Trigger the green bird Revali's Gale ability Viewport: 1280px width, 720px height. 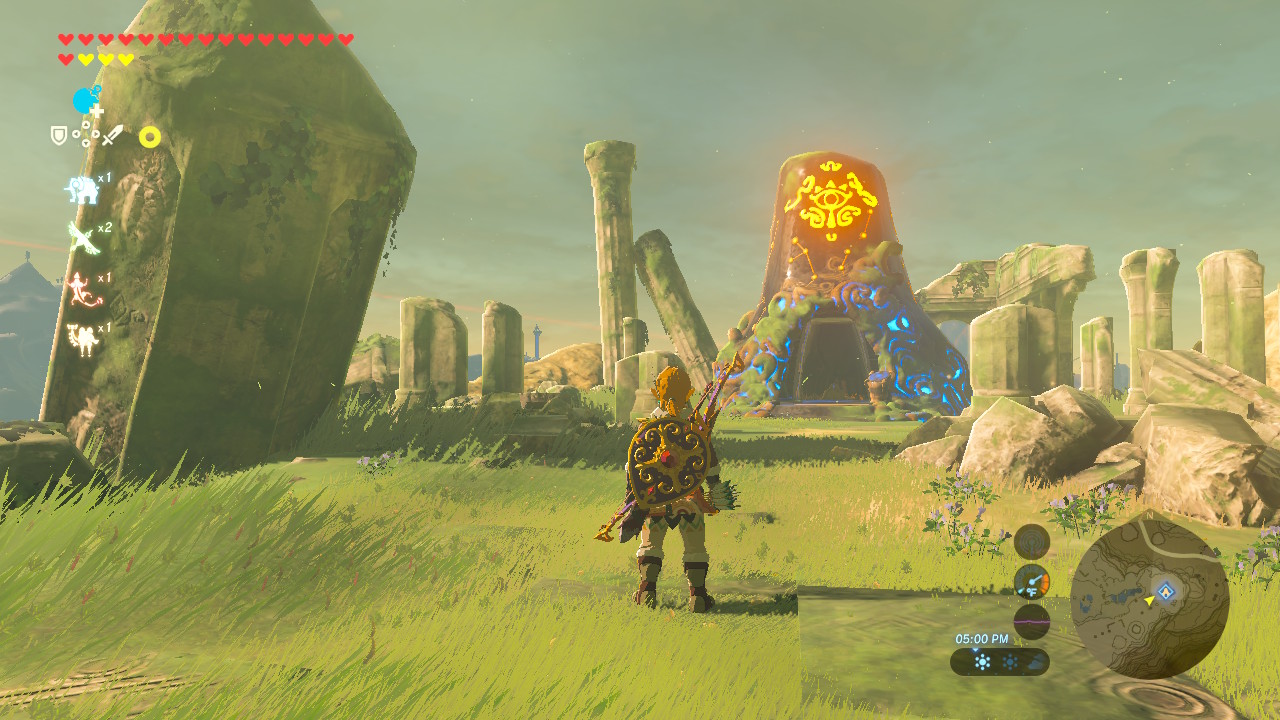82,238
